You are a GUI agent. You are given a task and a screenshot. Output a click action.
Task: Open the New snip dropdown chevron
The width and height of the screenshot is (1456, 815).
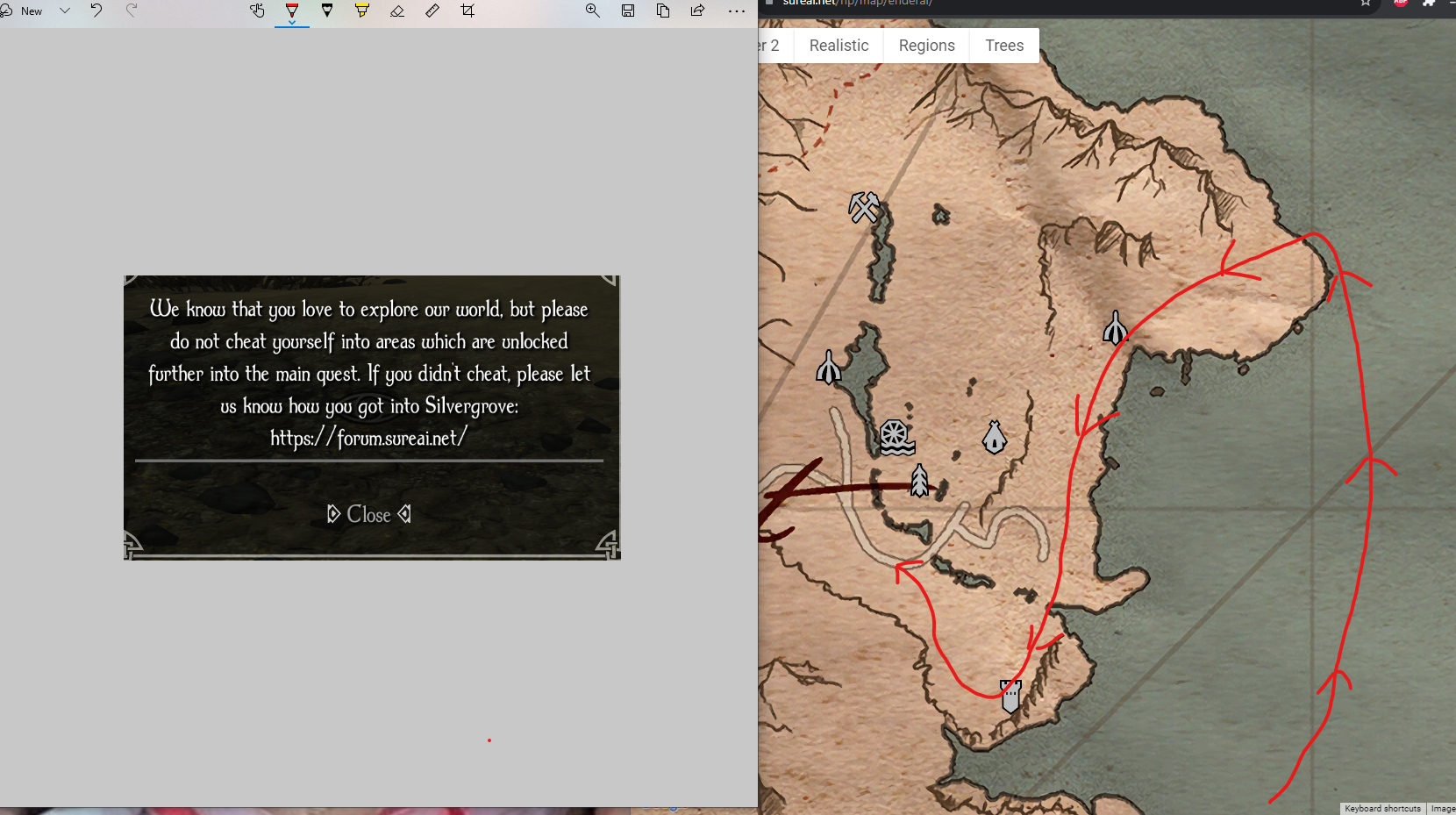(x=64, y=11)
